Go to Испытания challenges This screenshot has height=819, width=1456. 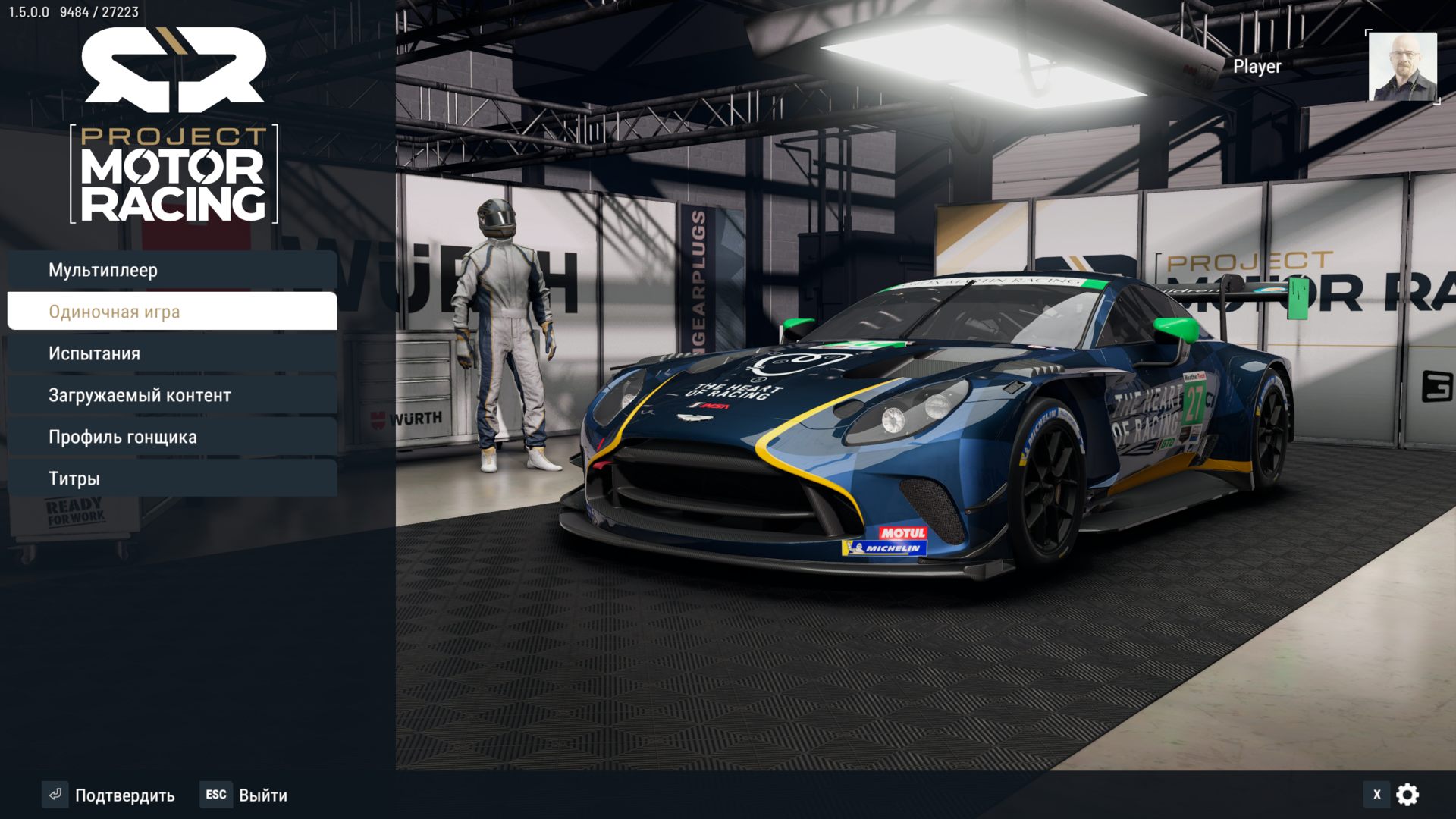[x=172, y=353]
